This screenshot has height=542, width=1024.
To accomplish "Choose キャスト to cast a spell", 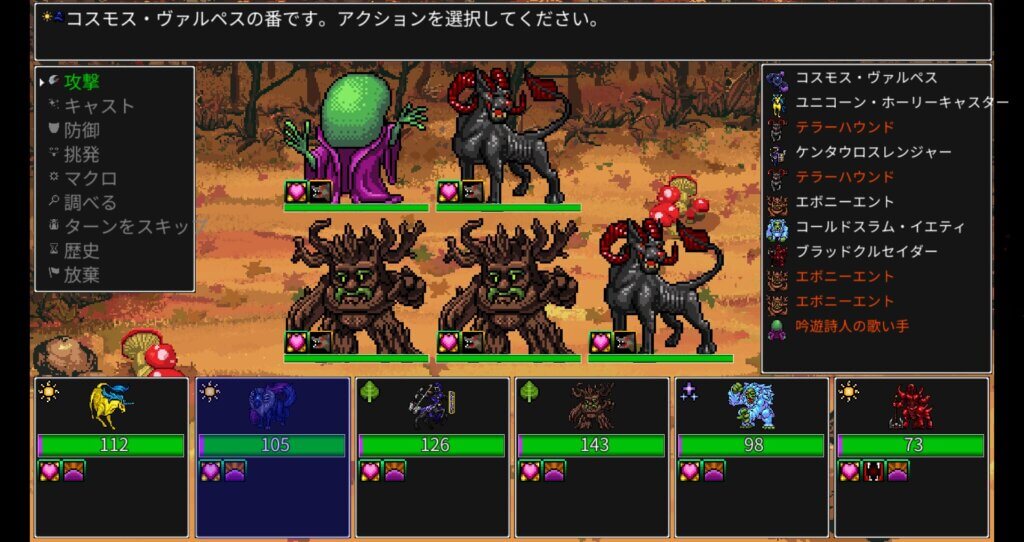I will (x=99, y=106).
